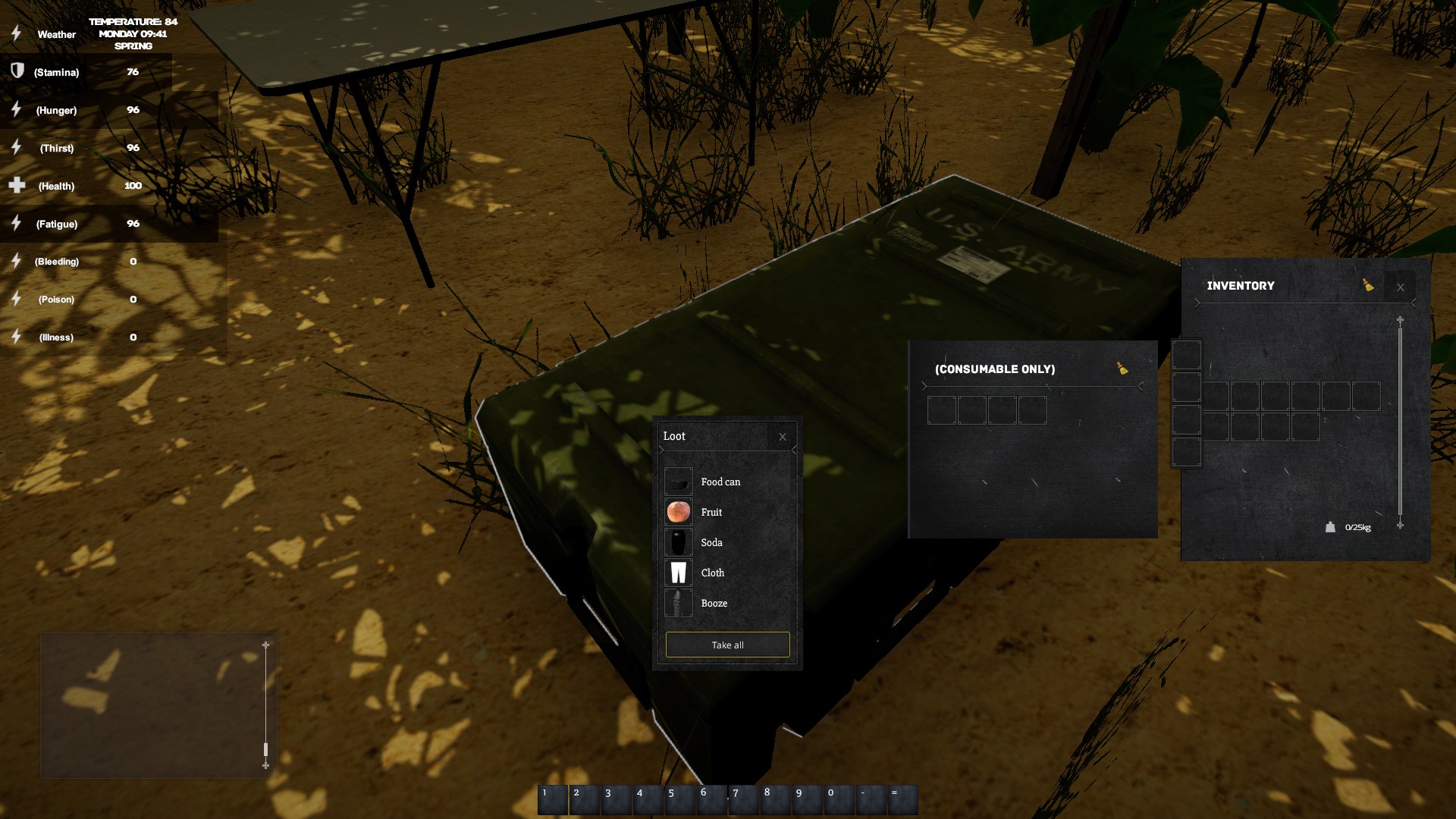
Task: Choose hotbar slot 0
Action: 839,800
